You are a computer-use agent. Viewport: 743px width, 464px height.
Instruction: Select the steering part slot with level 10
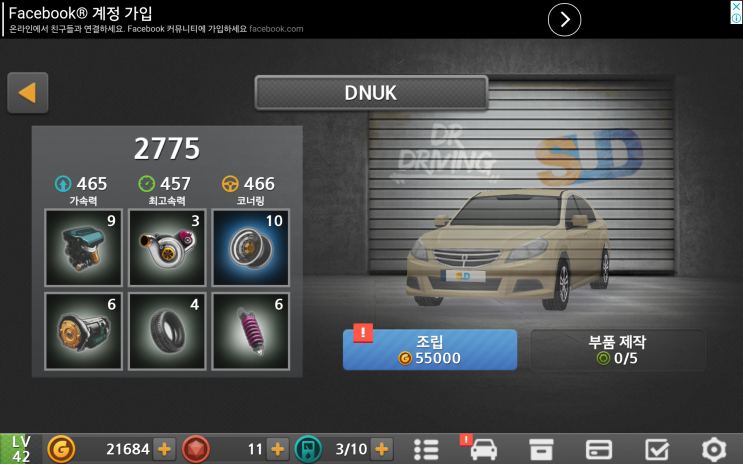250,246
